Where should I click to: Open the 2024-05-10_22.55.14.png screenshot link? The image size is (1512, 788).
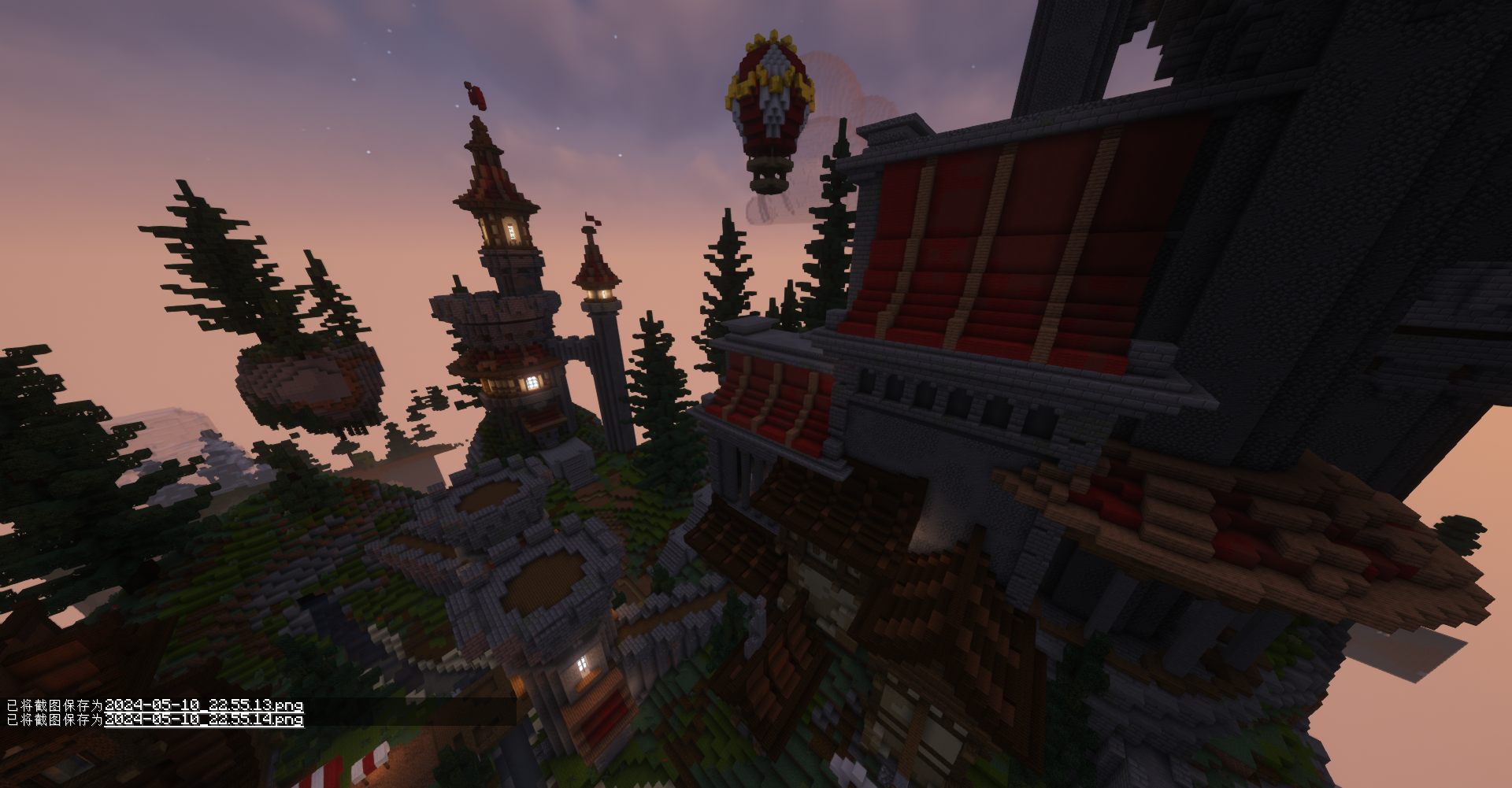[x=204, y=720]
